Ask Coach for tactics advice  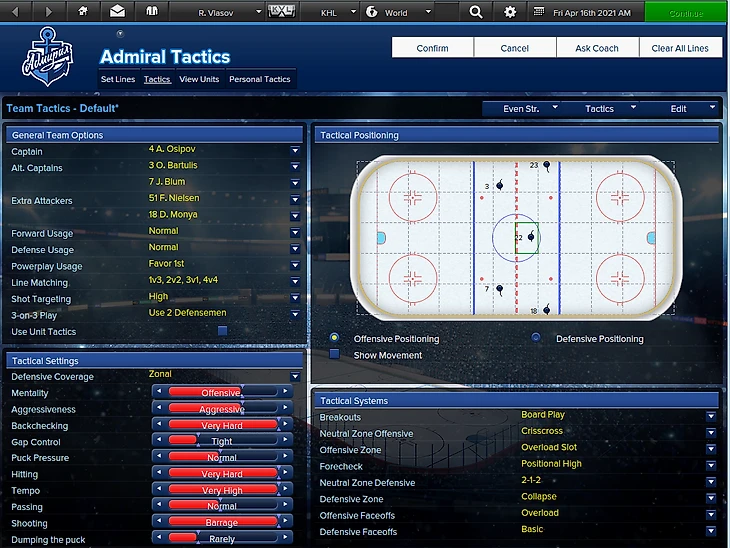(597, 48)
